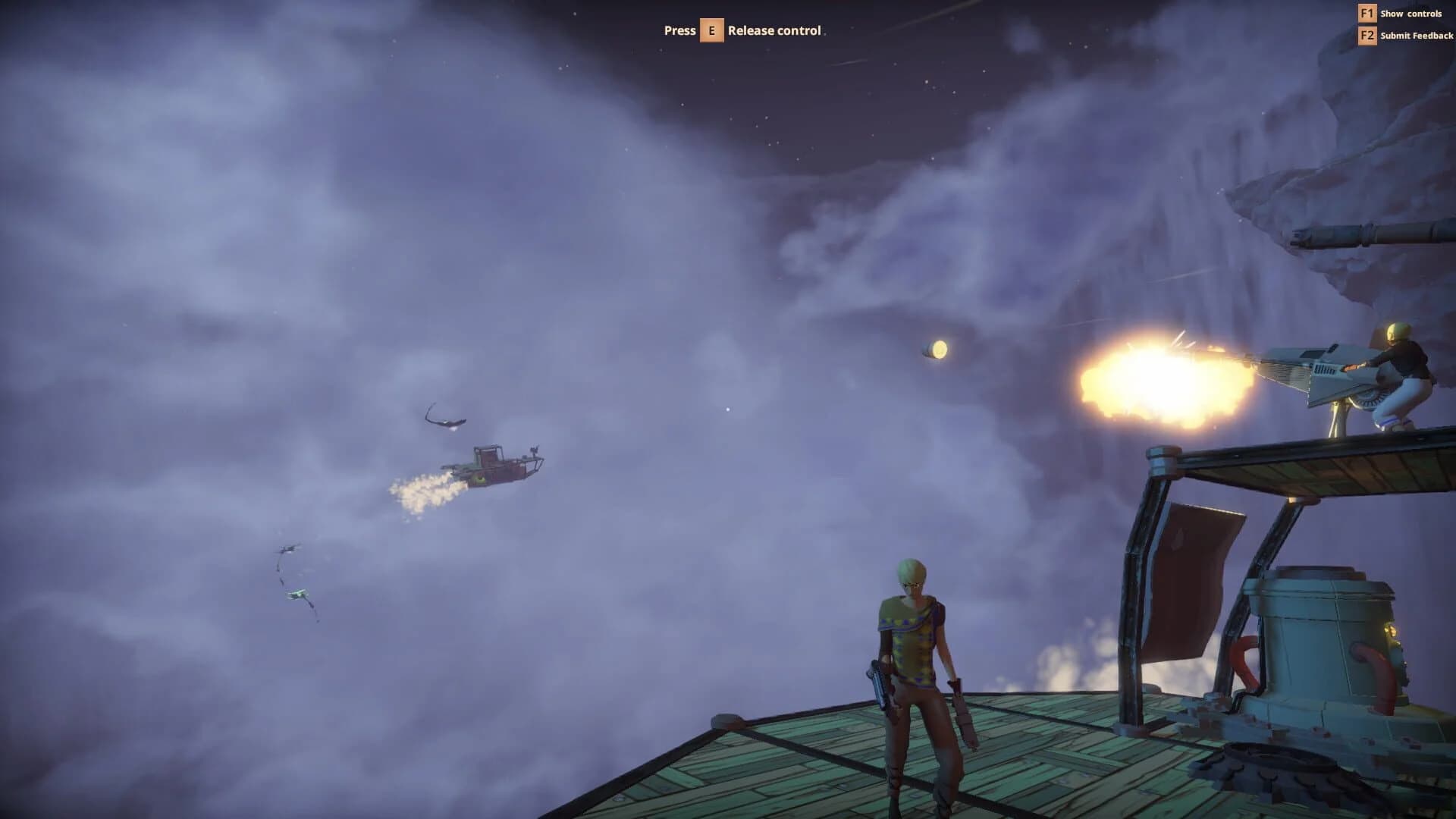Viewport: 1456px width, 819px height.
Task: Click the manta creature near the ship
Action: [444, 417]
